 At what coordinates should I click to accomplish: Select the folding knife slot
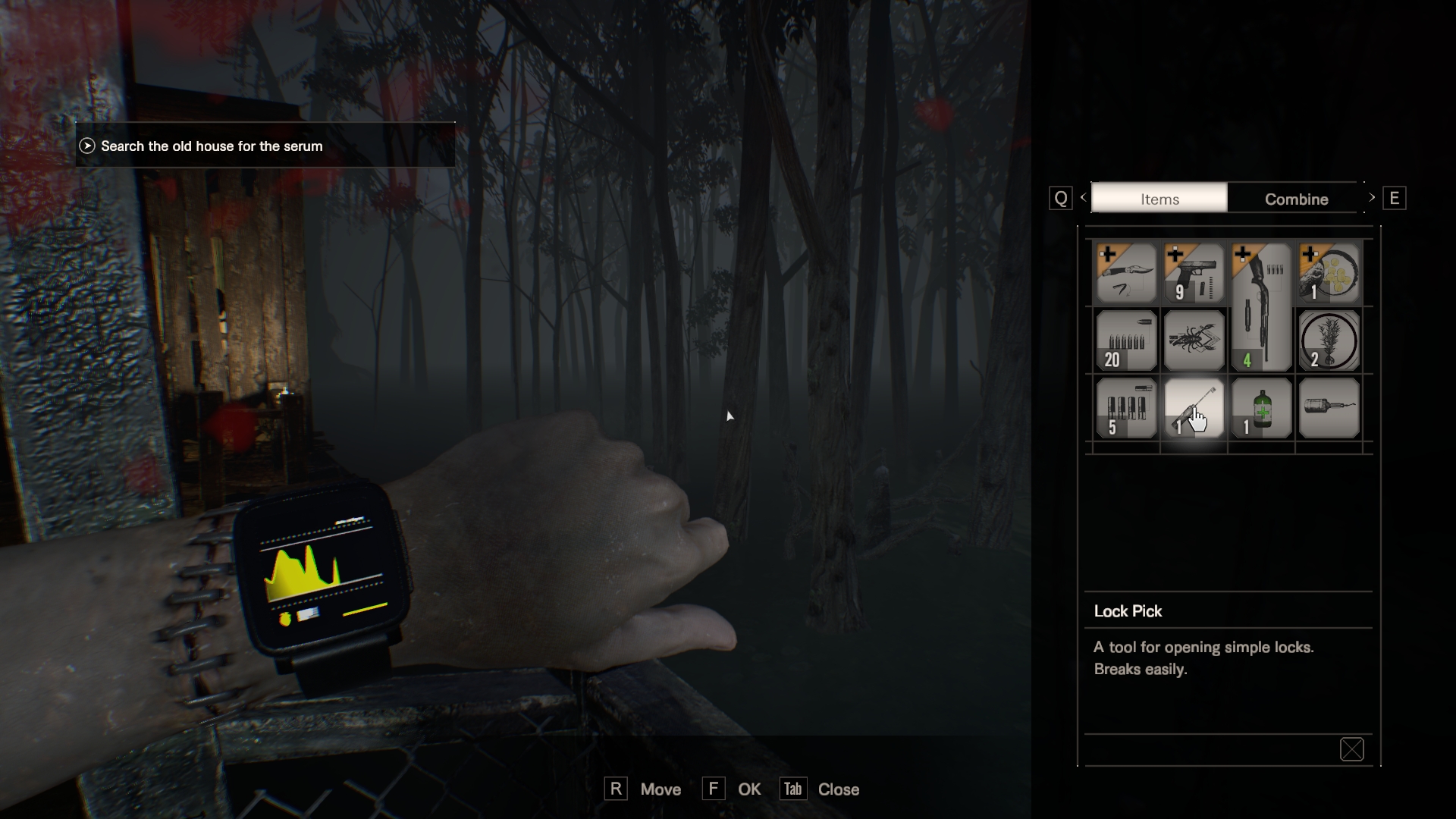click(1126, 274)
